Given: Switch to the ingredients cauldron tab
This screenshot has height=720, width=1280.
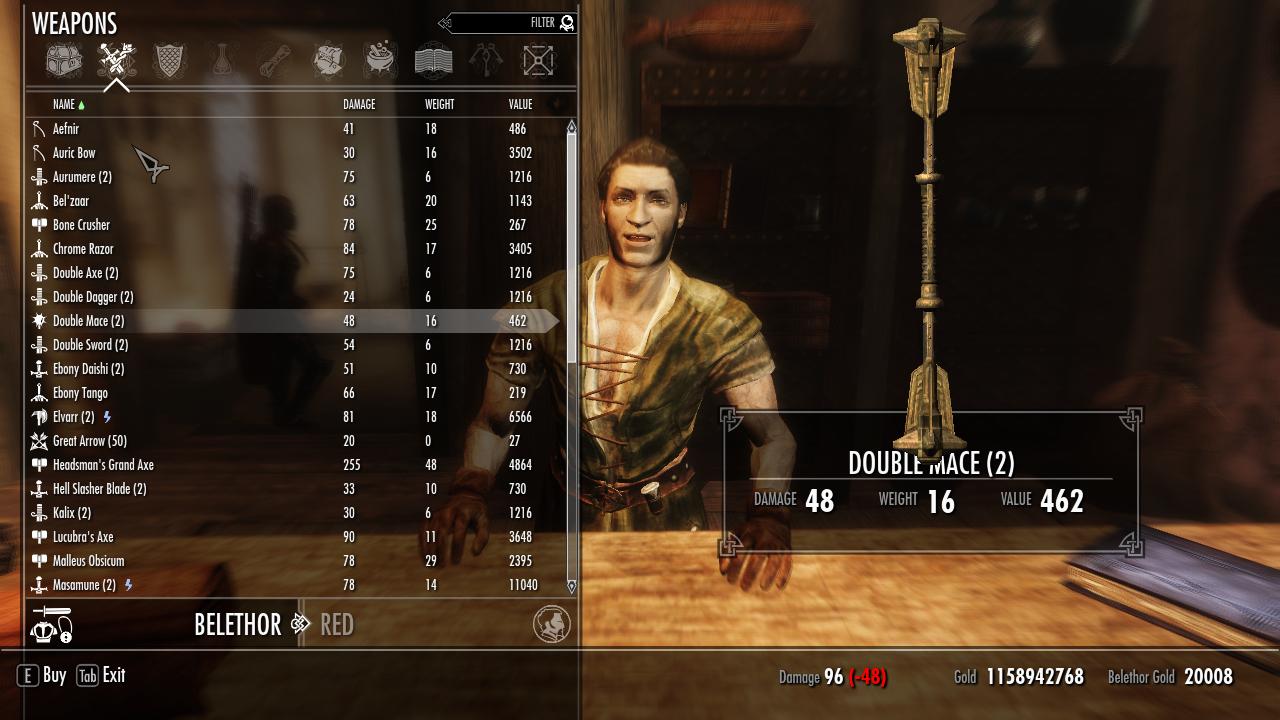Looking at the screenshot, I should point(379,61).
